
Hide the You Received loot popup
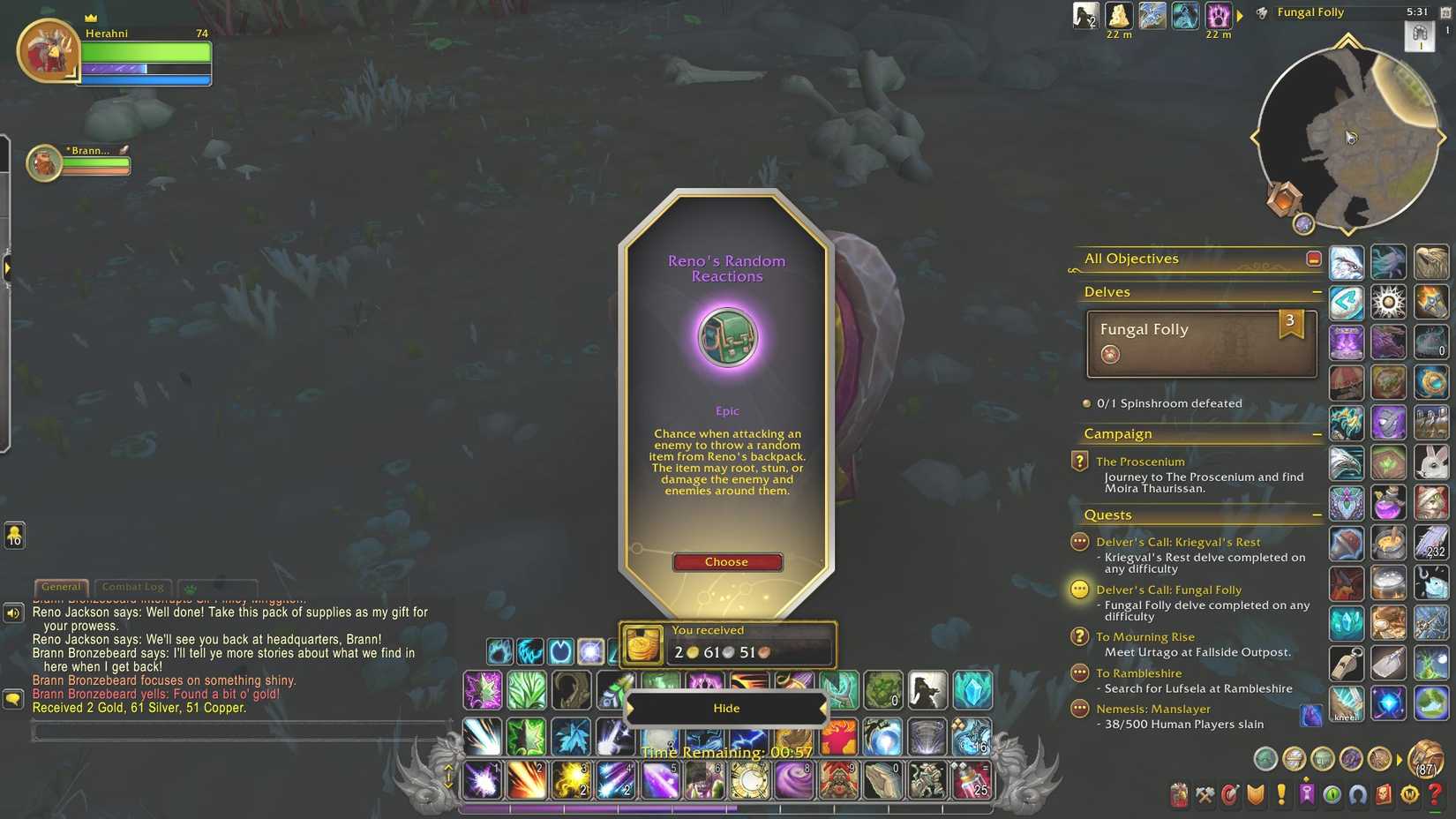tap(726, 707)
